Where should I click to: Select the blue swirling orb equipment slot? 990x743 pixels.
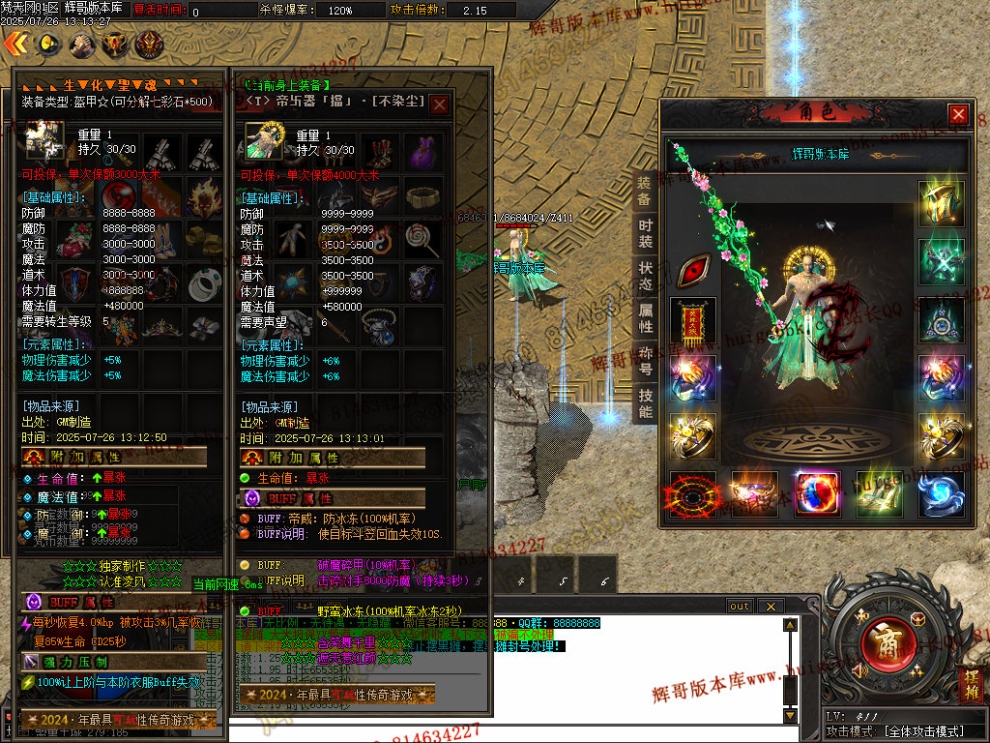[941, 495]
